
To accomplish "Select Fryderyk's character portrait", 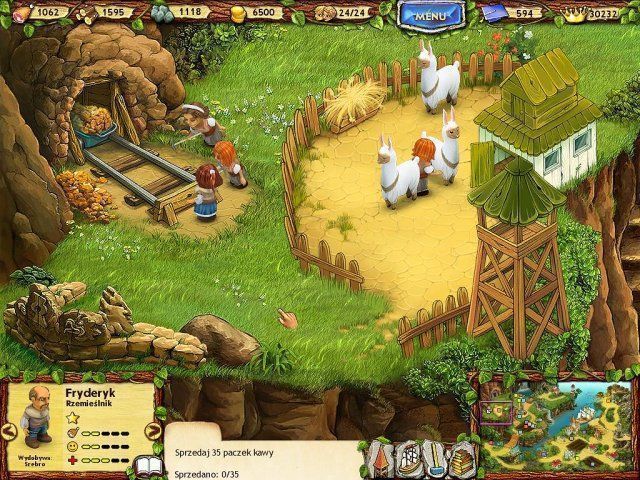I will 36,413.
